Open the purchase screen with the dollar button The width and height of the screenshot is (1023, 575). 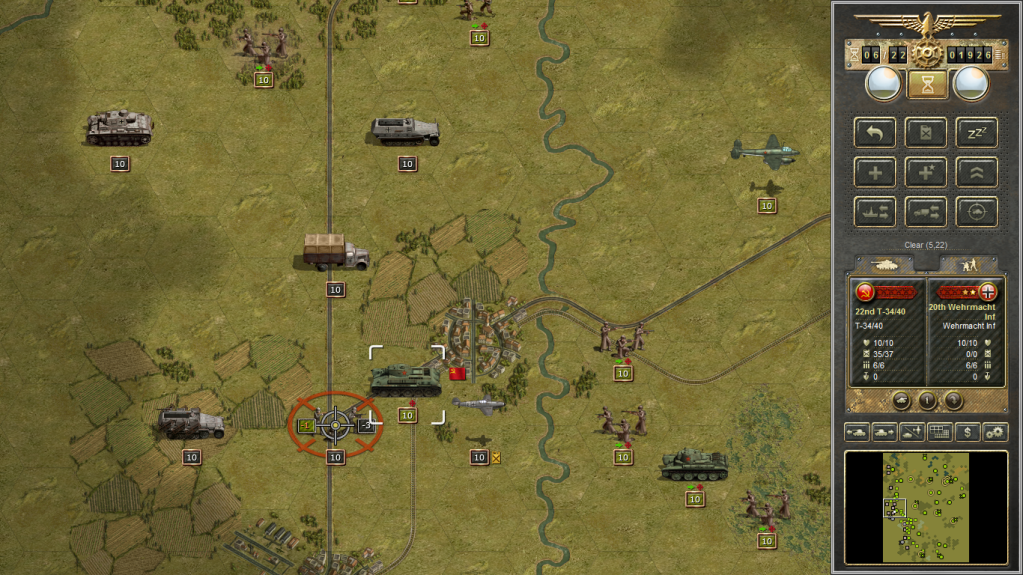click(x=967, y=432)
